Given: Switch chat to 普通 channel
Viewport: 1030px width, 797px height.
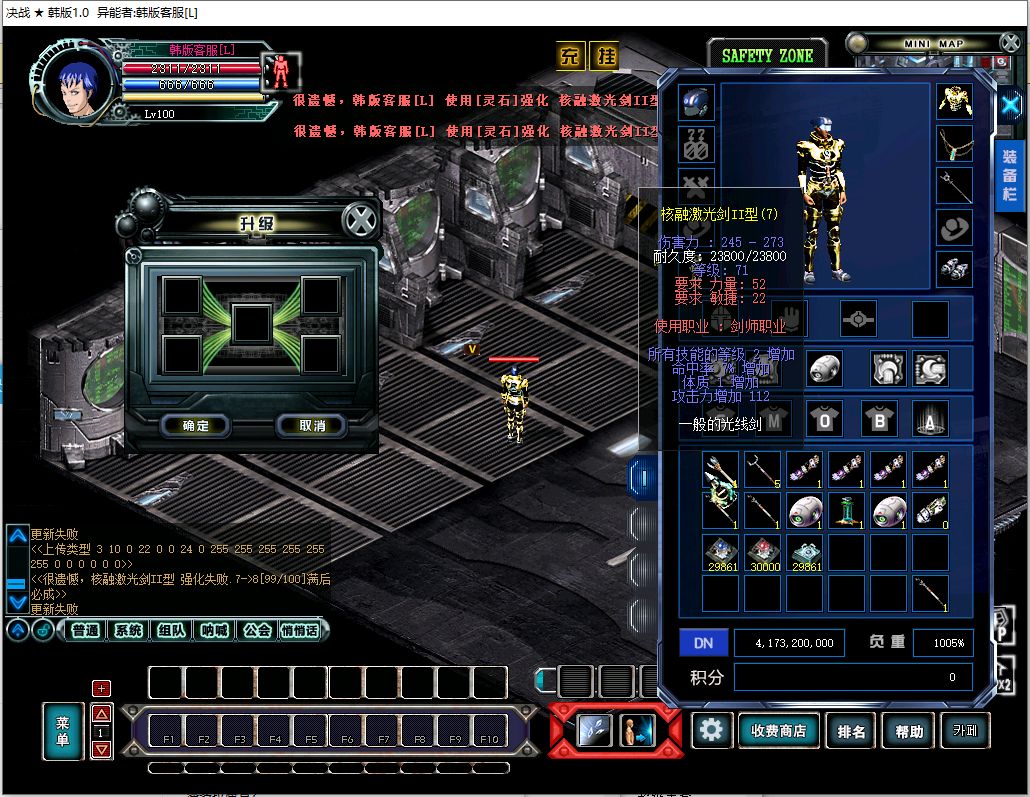Looking at the screenshot, I should (x=86, y=630).
